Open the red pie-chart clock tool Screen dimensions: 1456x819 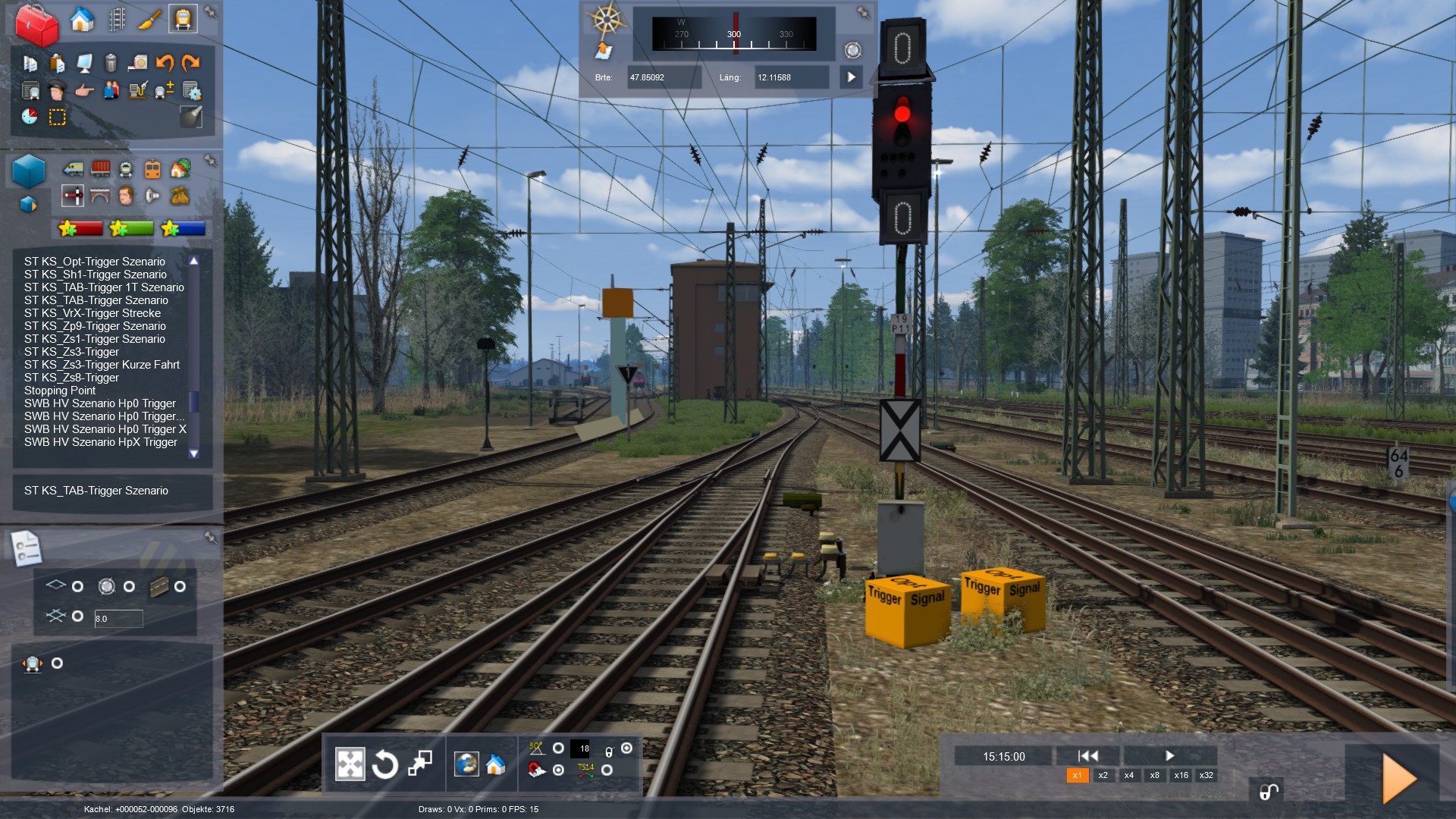click(30, 117)
